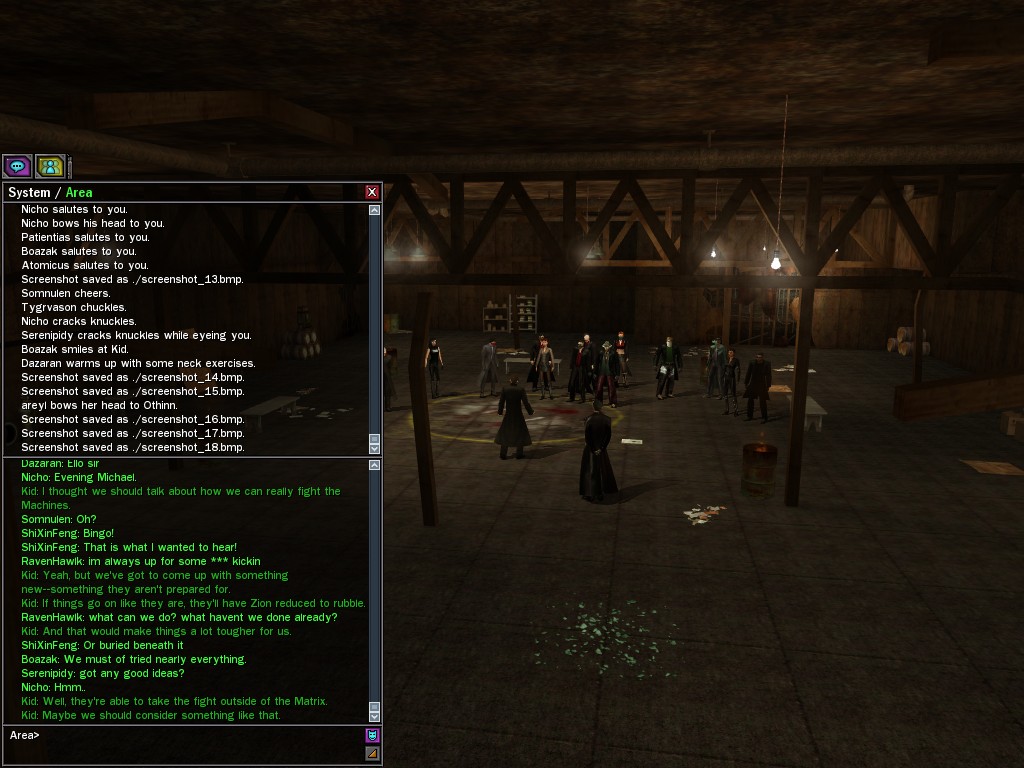Close the System / Area chat window
The width and height of the screenshot is (1024, 768).
coord(372,192)
